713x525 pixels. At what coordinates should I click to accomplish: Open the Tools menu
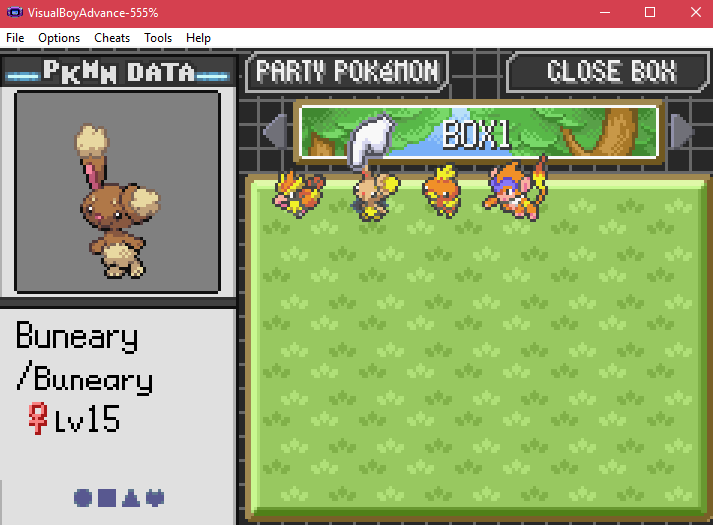tap(158, 38)
